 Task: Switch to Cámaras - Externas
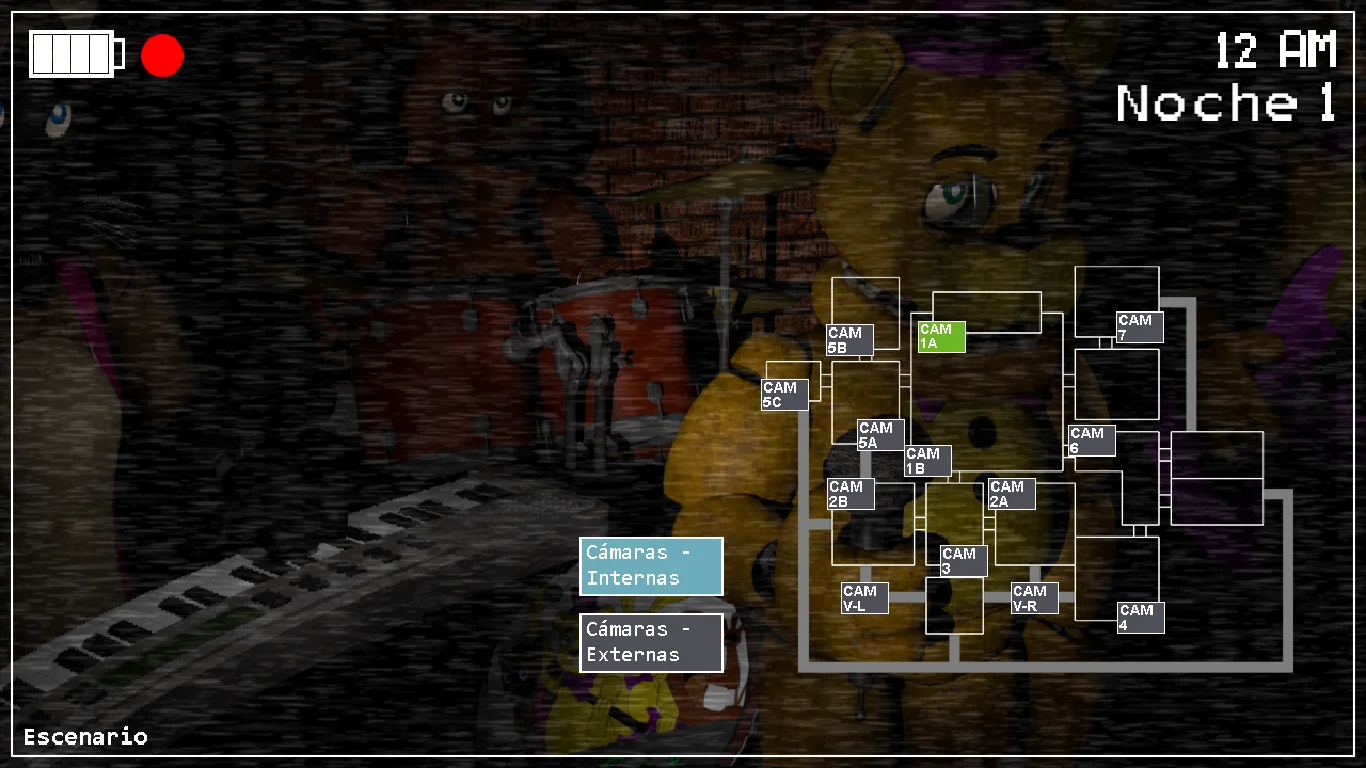[x=651, y=643]
